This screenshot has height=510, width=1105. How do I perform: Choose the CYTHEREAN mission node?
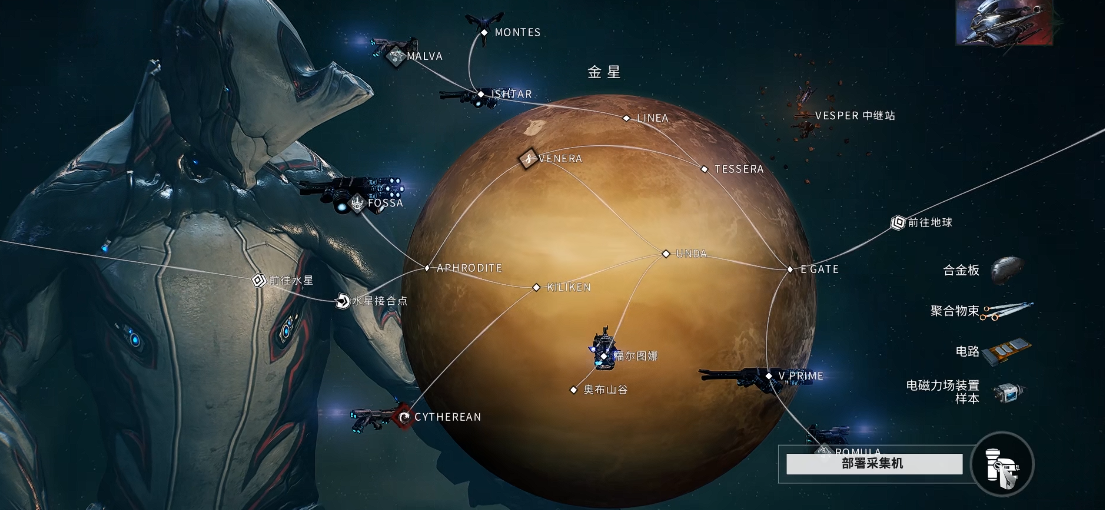(404, 416)
